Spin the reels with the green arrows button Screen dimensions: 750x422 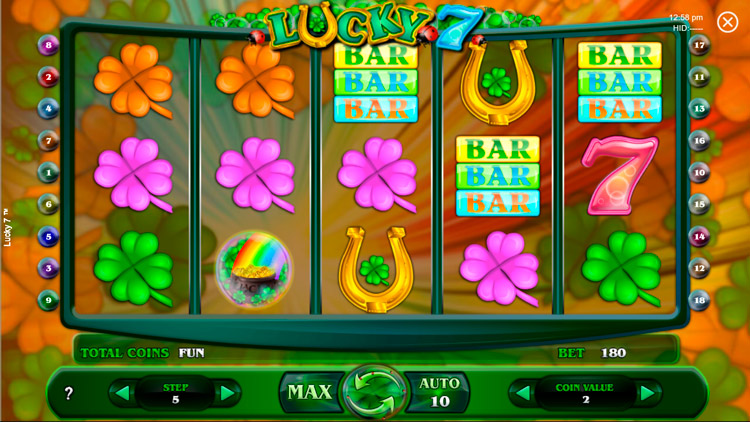[375, 391]
